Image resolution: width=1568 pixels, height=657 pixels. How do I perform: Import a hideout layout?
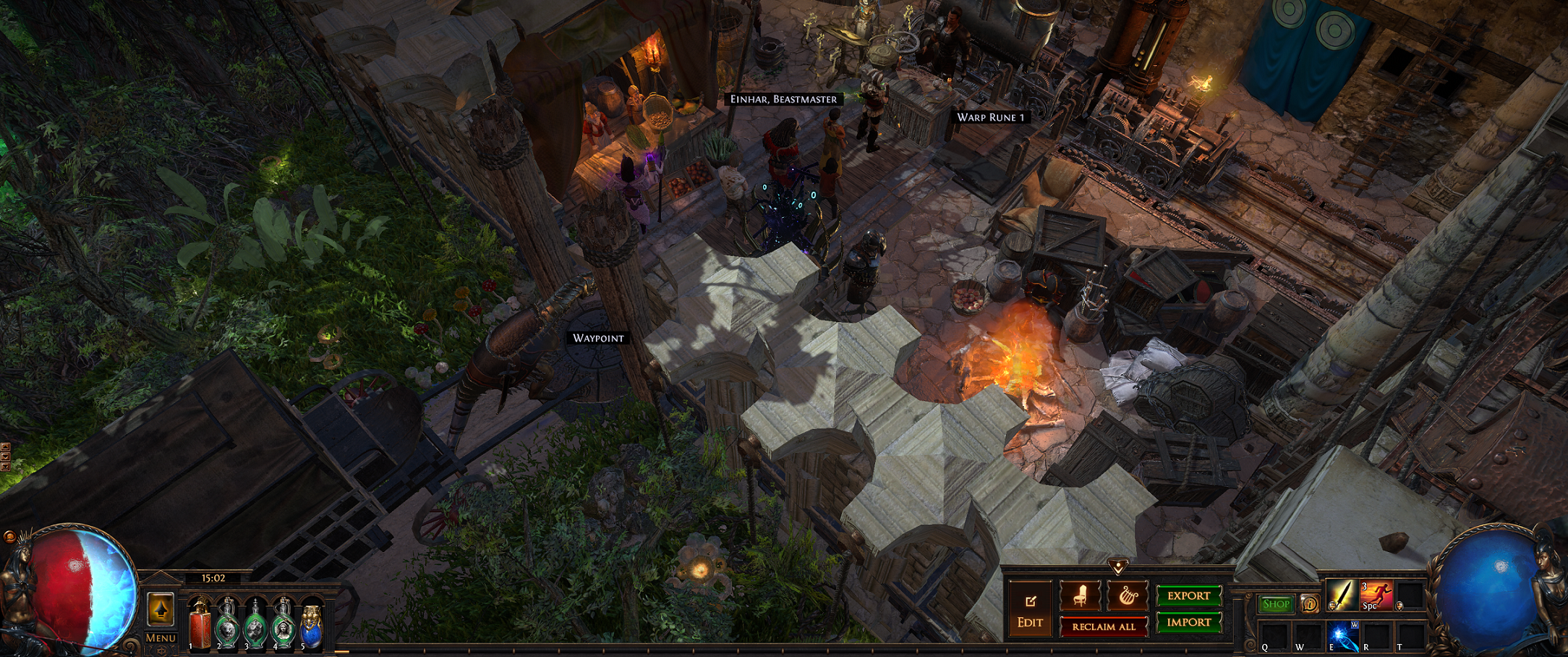(x=1188, y=622)
